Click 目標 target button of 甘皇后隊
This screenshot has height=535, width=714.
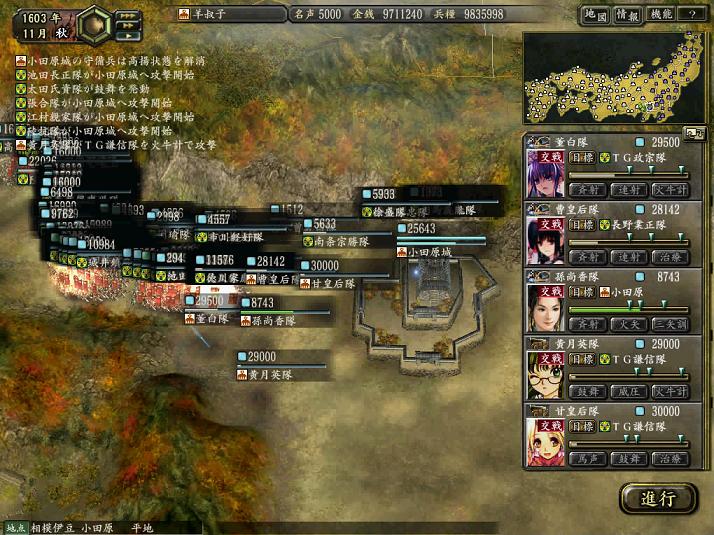coord(582,426)
